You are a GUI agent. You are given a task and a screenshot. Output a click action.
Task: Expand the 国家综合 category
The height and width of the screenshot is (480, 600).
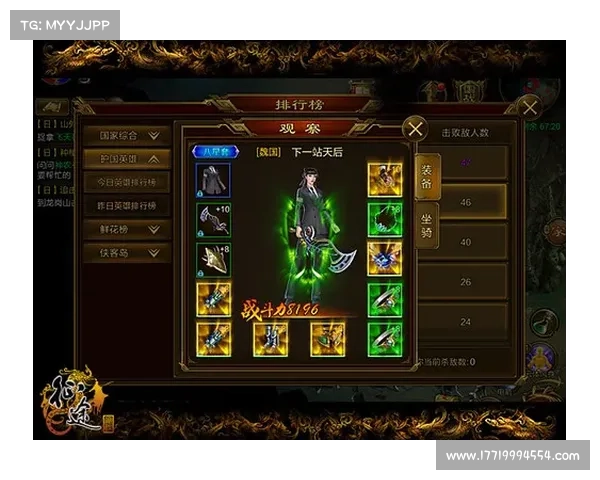click(126, 134)
